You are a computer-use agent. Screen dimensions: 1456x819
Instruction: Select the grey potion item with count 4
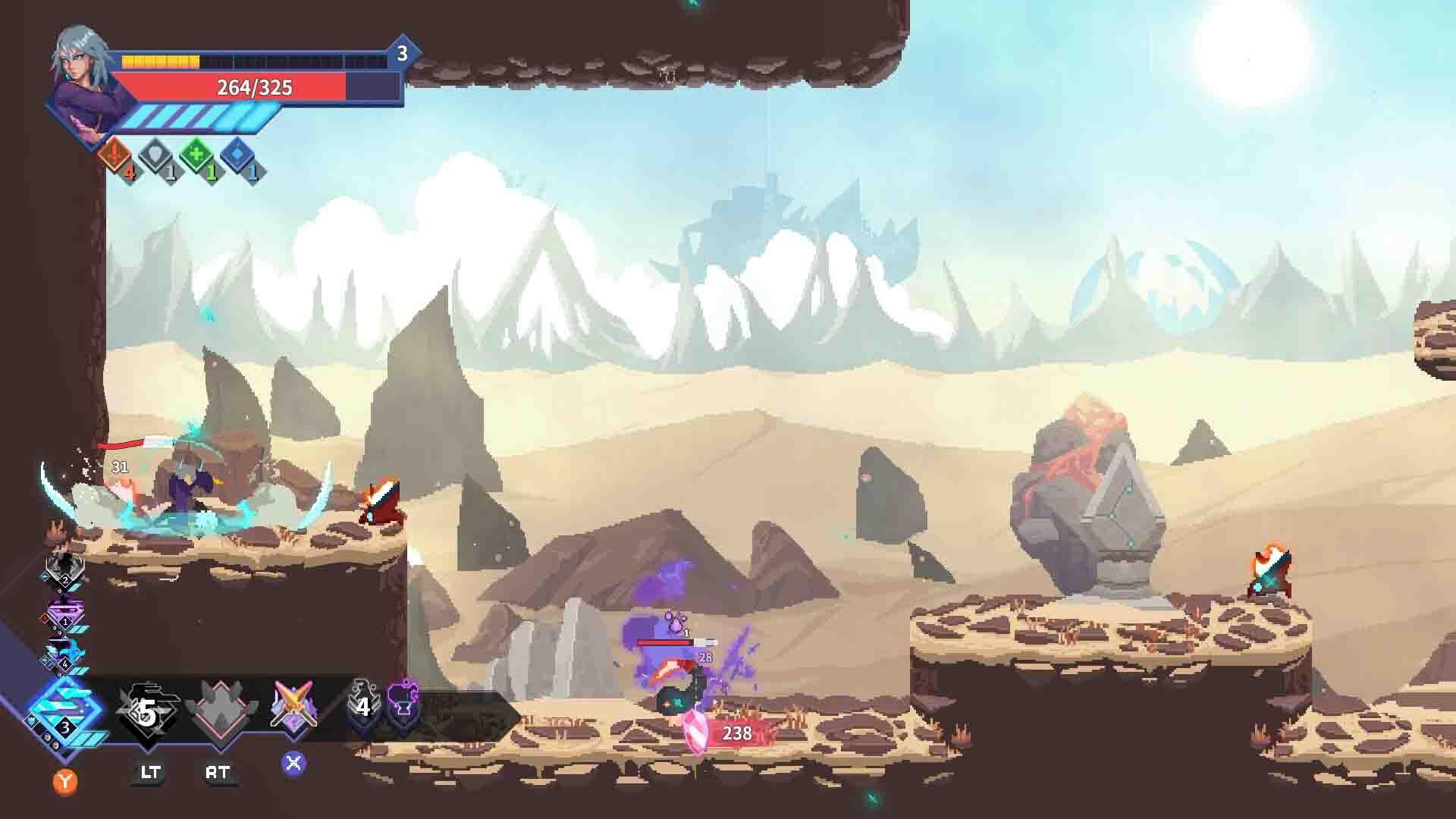[362, 707]
